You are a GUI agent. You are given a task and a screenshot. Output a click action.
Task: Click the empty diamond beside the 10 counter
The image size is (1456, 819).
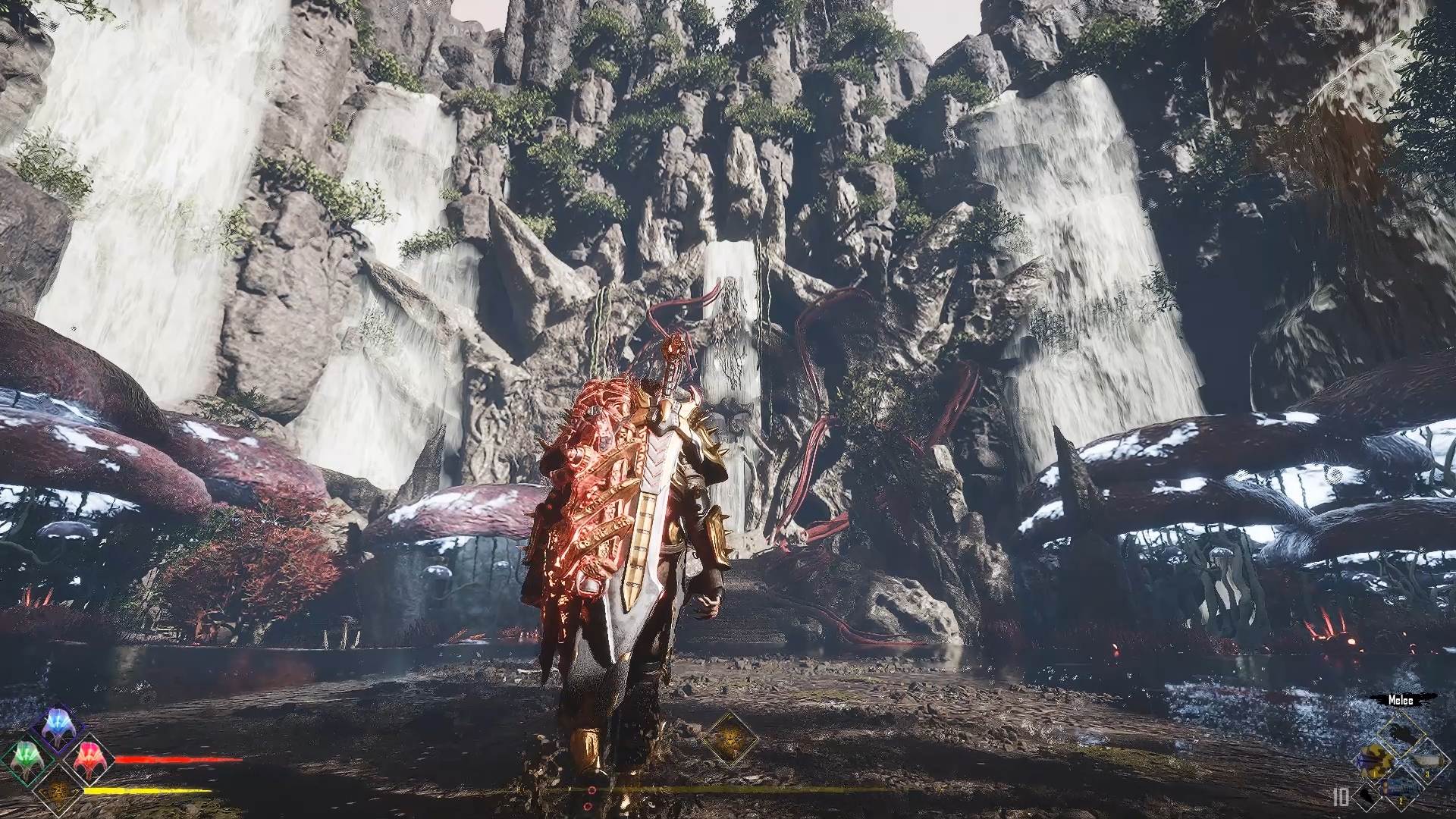[1367, 799]
